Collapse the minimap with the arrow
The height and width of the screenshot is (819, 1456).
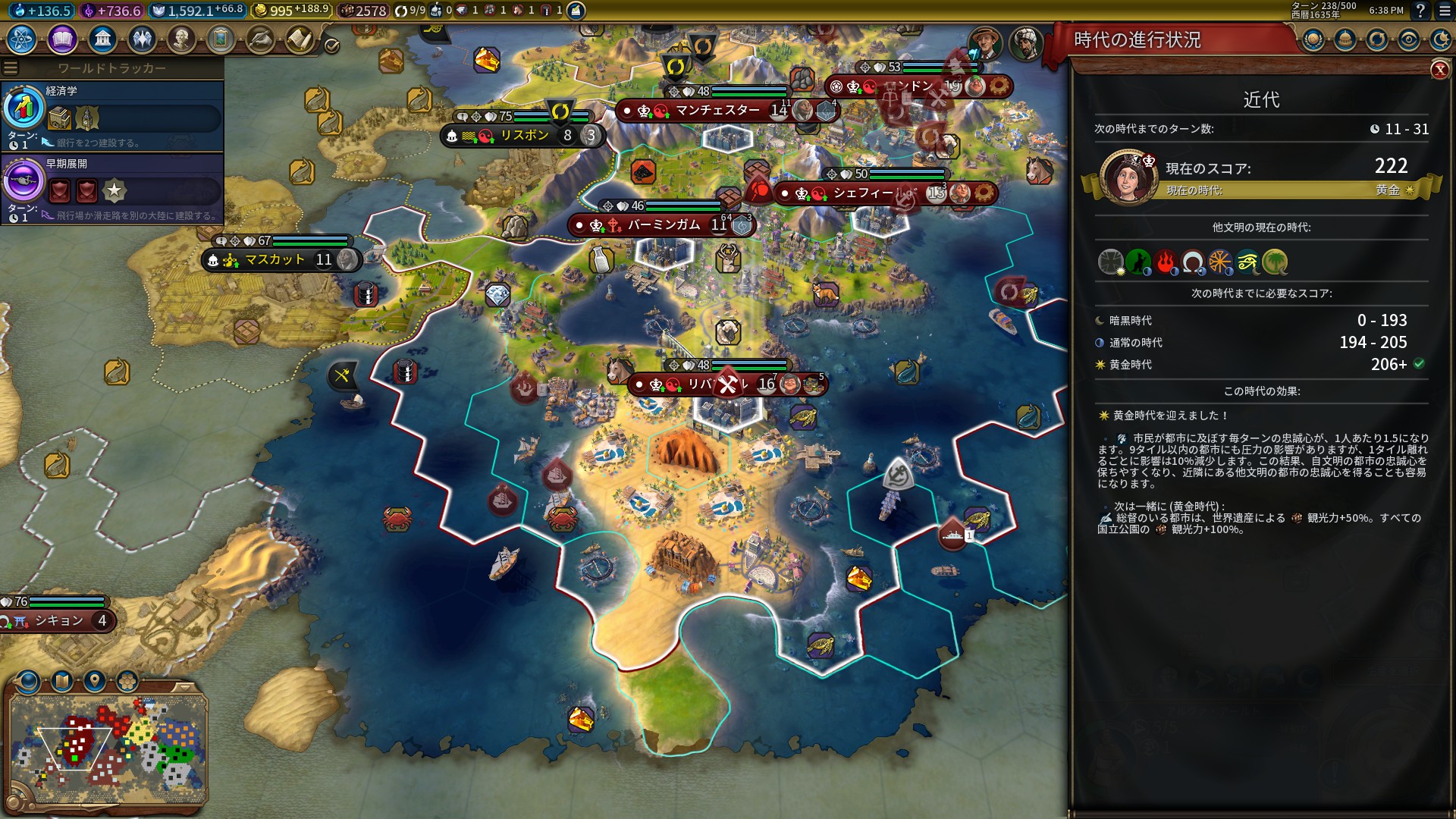(184, 687)
